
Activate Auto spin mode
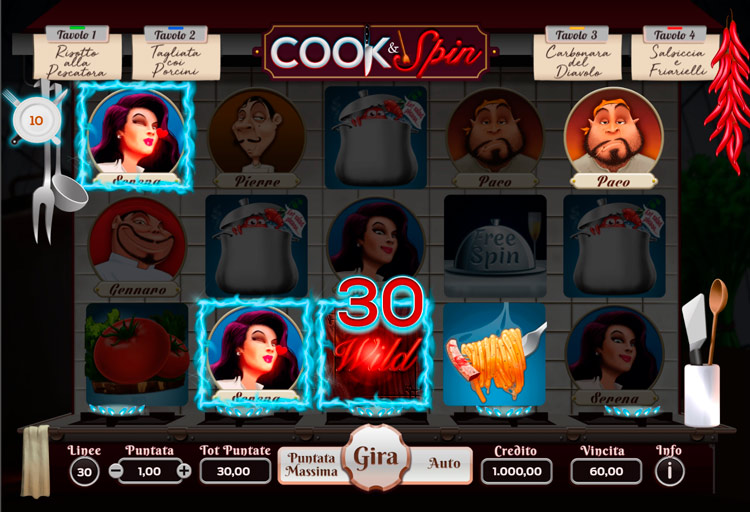coord(444,464)
